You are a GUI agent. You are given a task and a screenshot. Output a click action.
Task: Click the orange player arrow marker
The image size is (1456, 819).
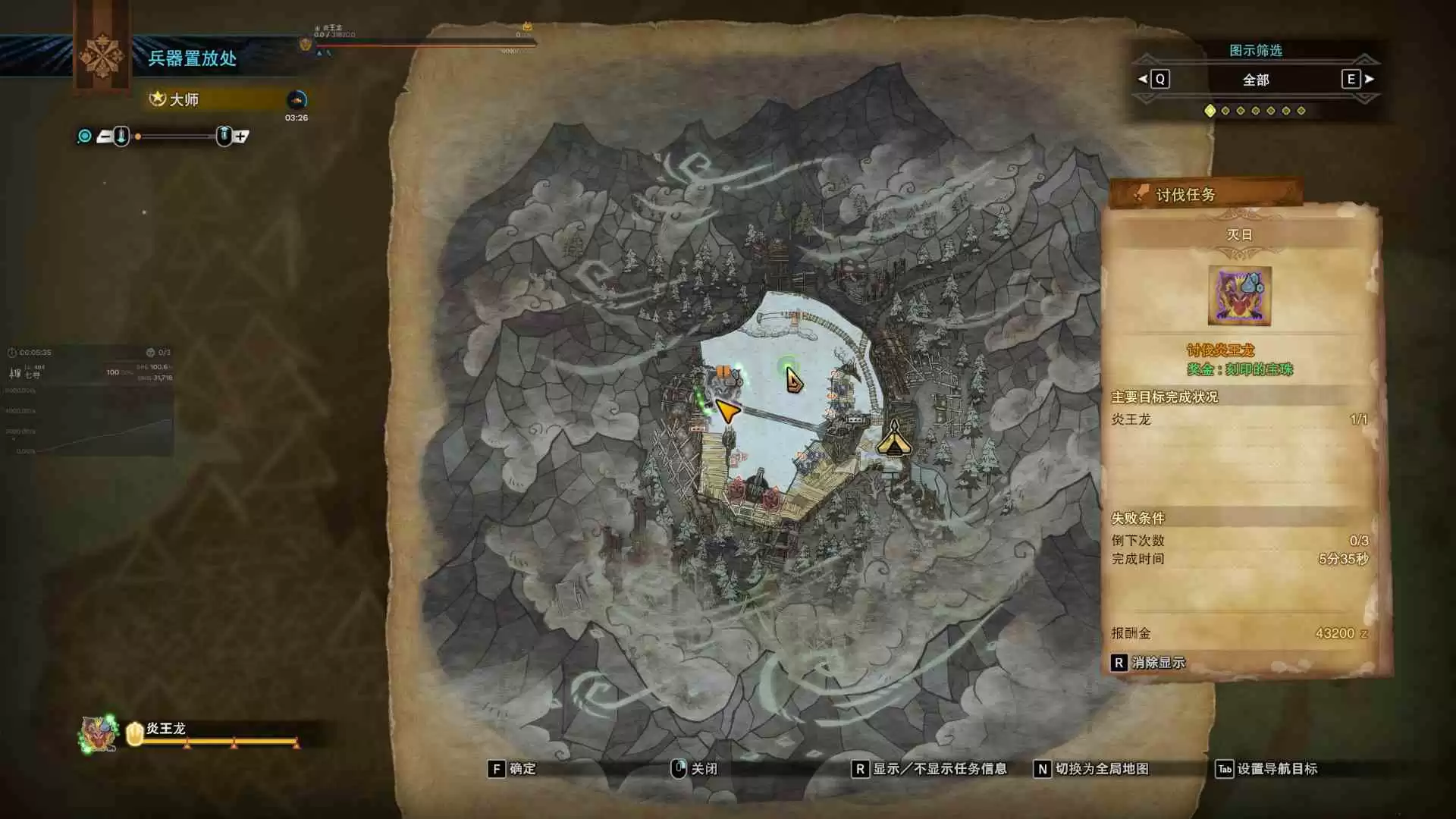726,410
